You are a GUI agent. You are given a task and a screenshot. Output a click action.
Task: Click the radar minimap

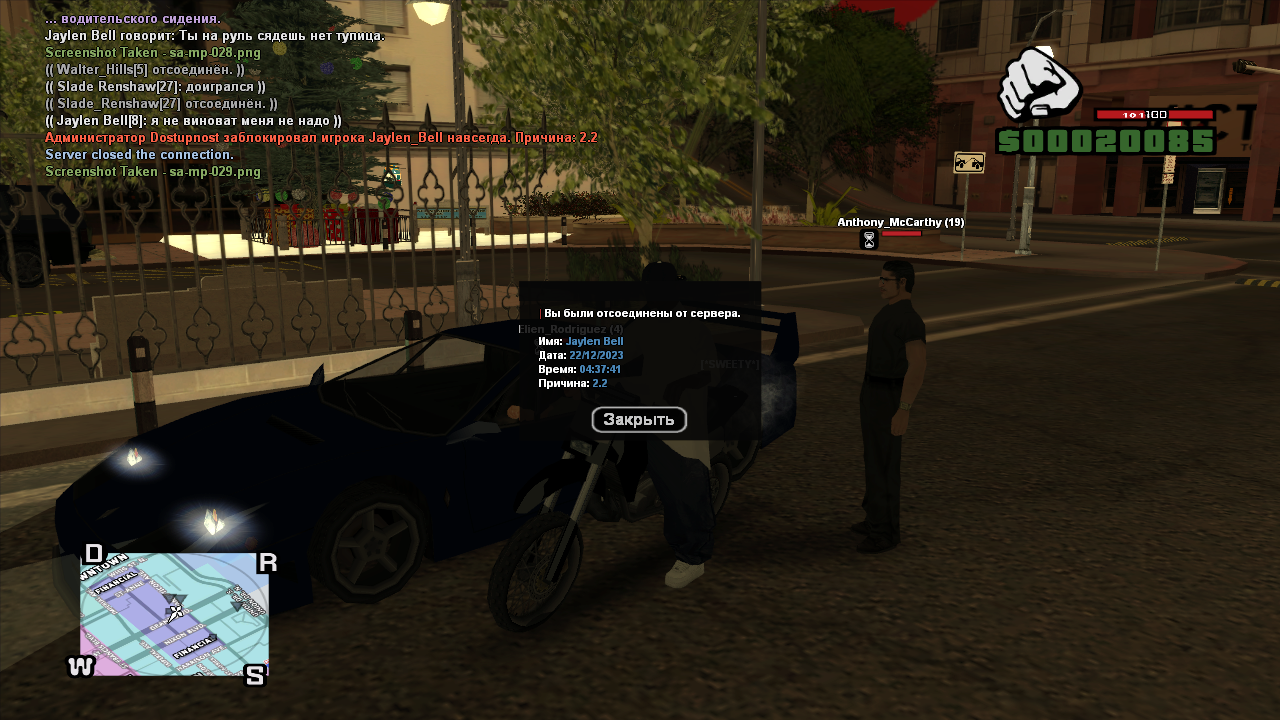pos(174,614)
